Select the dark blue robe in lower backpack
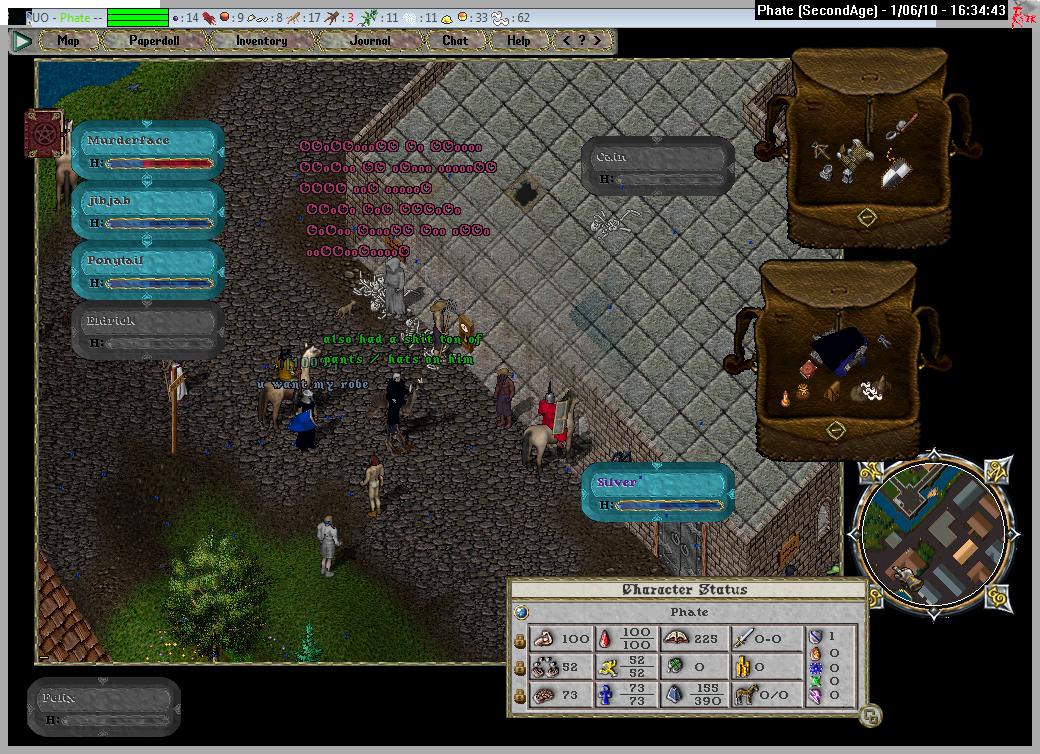This screenshot has height=754, width=1040. [841, 350]
